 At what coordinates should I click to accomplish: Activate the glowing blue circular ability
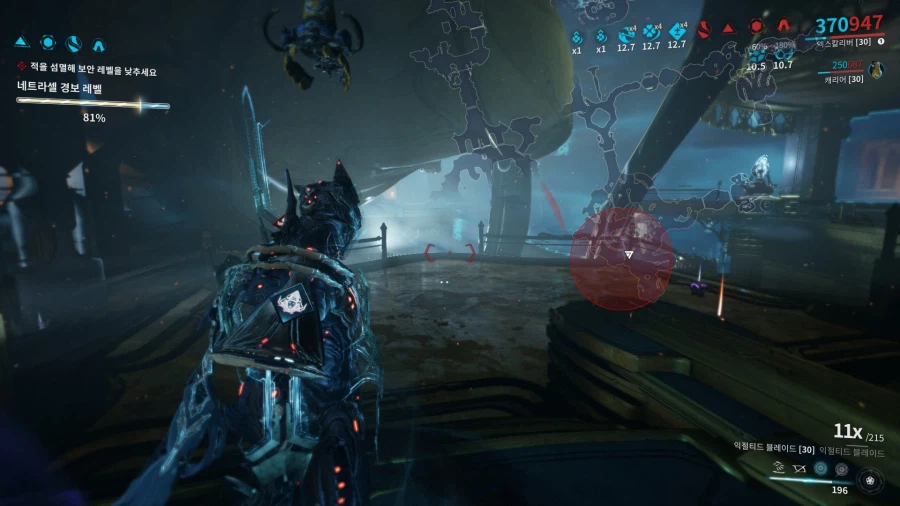click(x=821, y=467)
